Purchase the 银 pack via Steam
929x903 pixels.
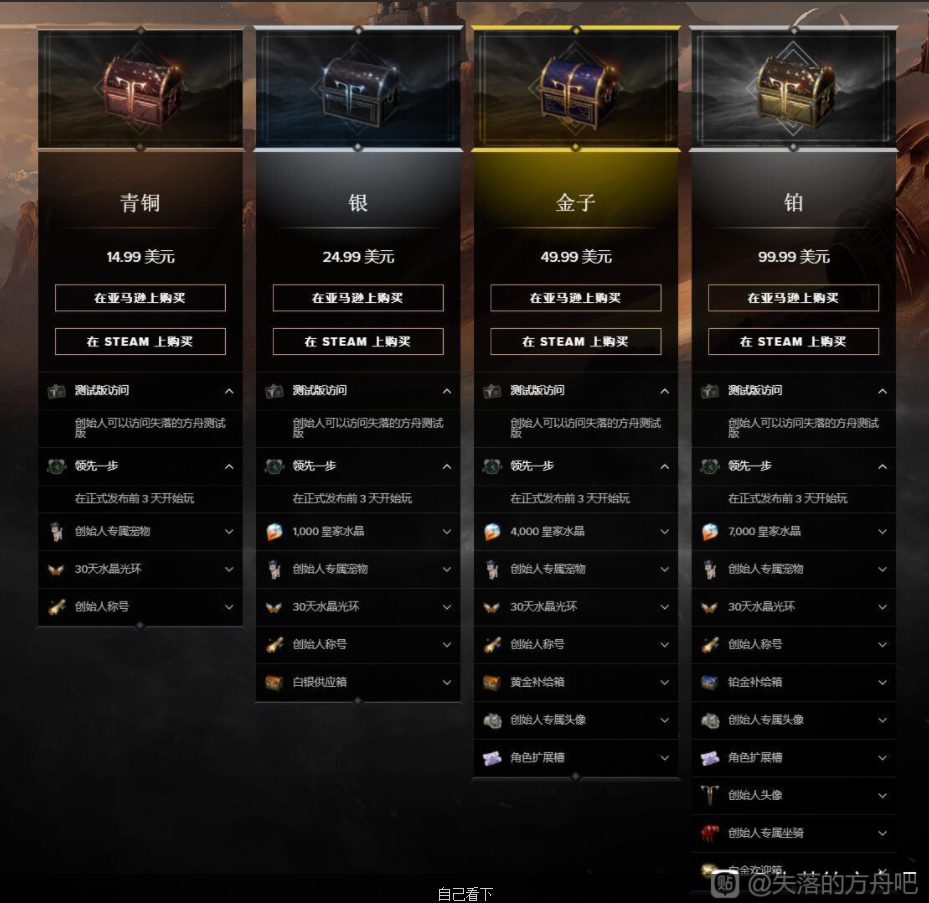coord(358,341)
